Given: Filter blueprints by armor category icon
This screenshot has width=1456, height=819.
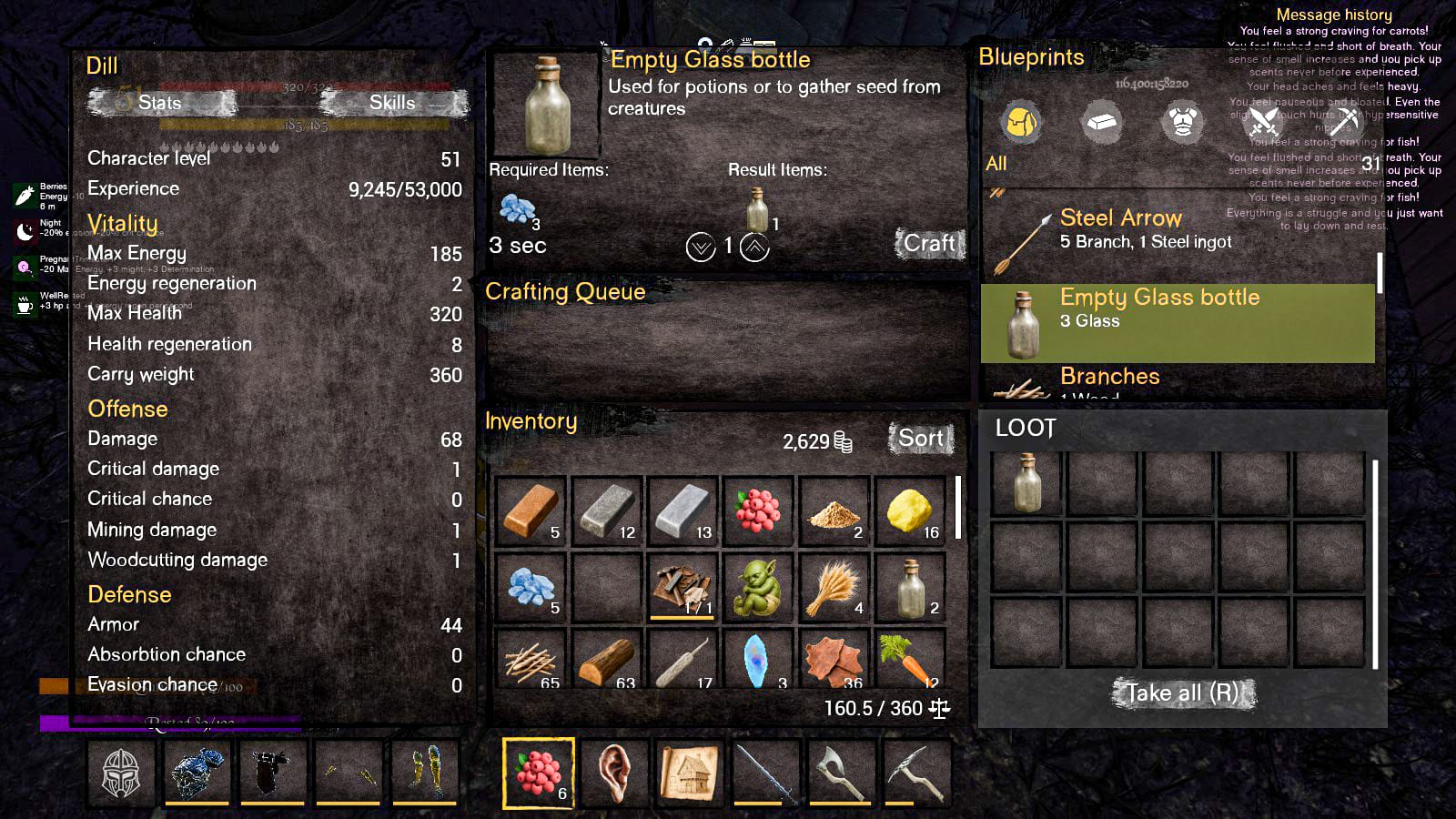Looking at the screenshot, I should click(x=1181, y=122).
